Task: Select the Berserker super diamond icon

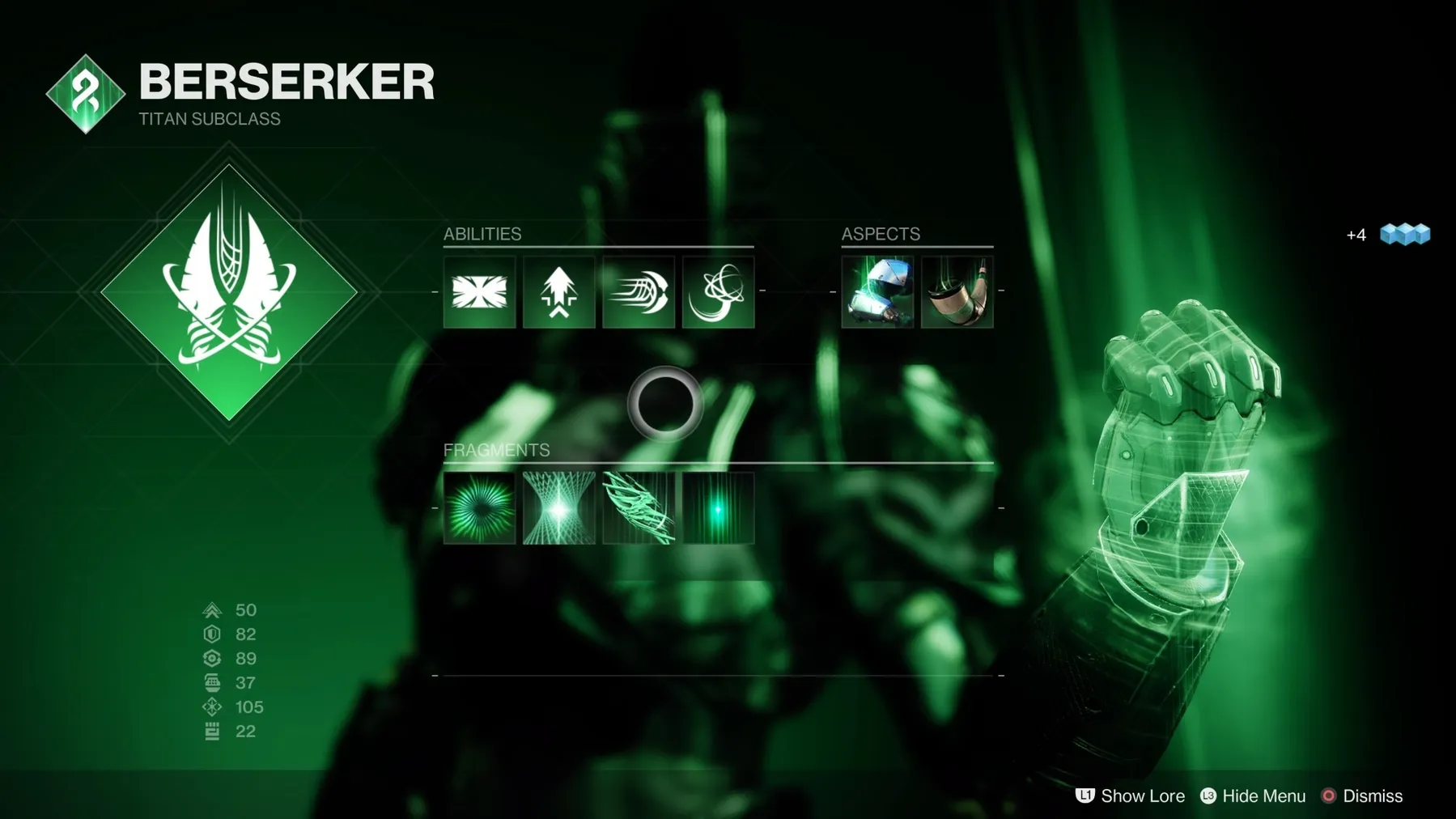Action: coord(229,292)
